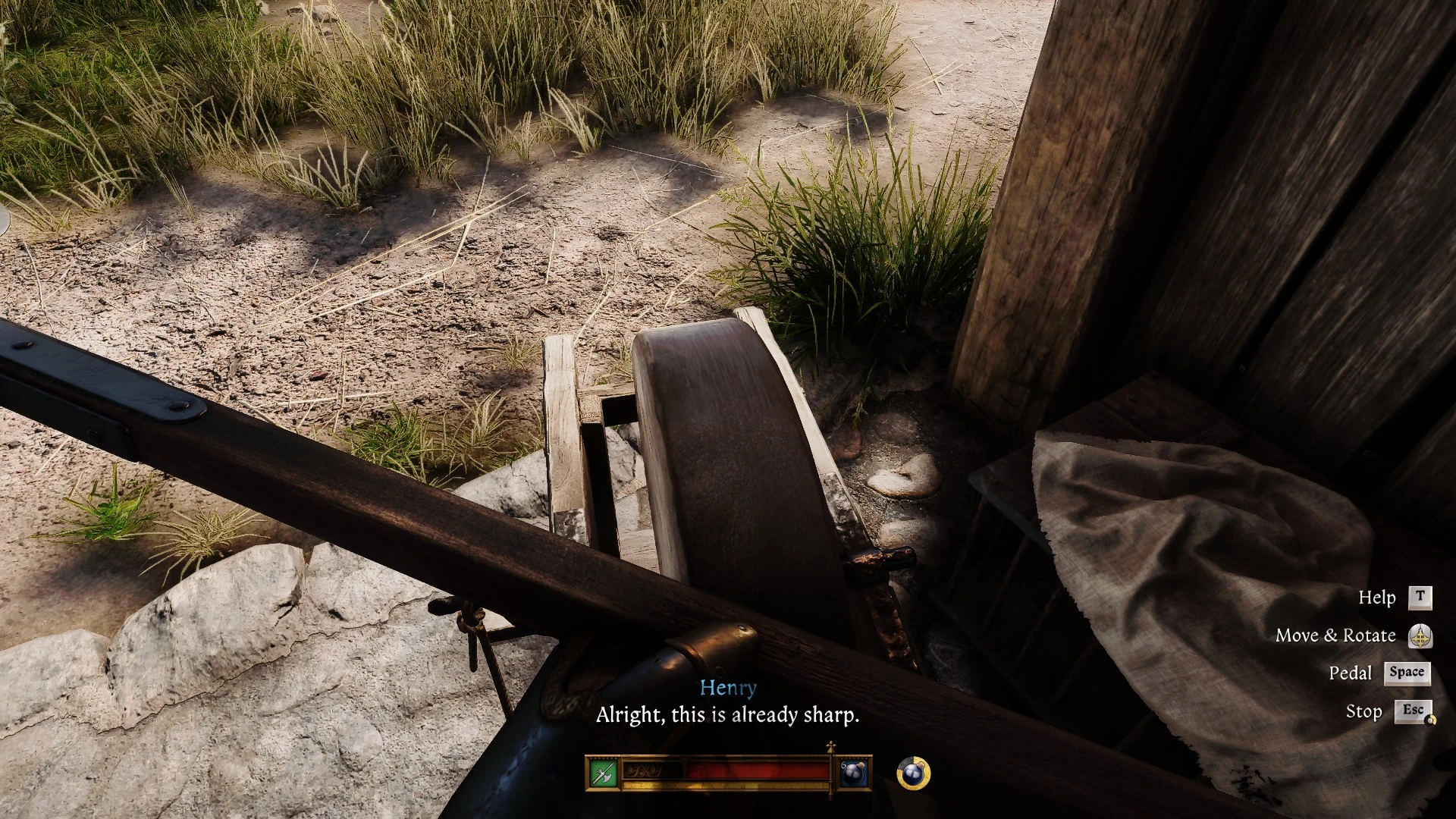This screenshot has height=819, width=1456.
Task: Select the flask icon showing count 6
Action: pos(855,772)
